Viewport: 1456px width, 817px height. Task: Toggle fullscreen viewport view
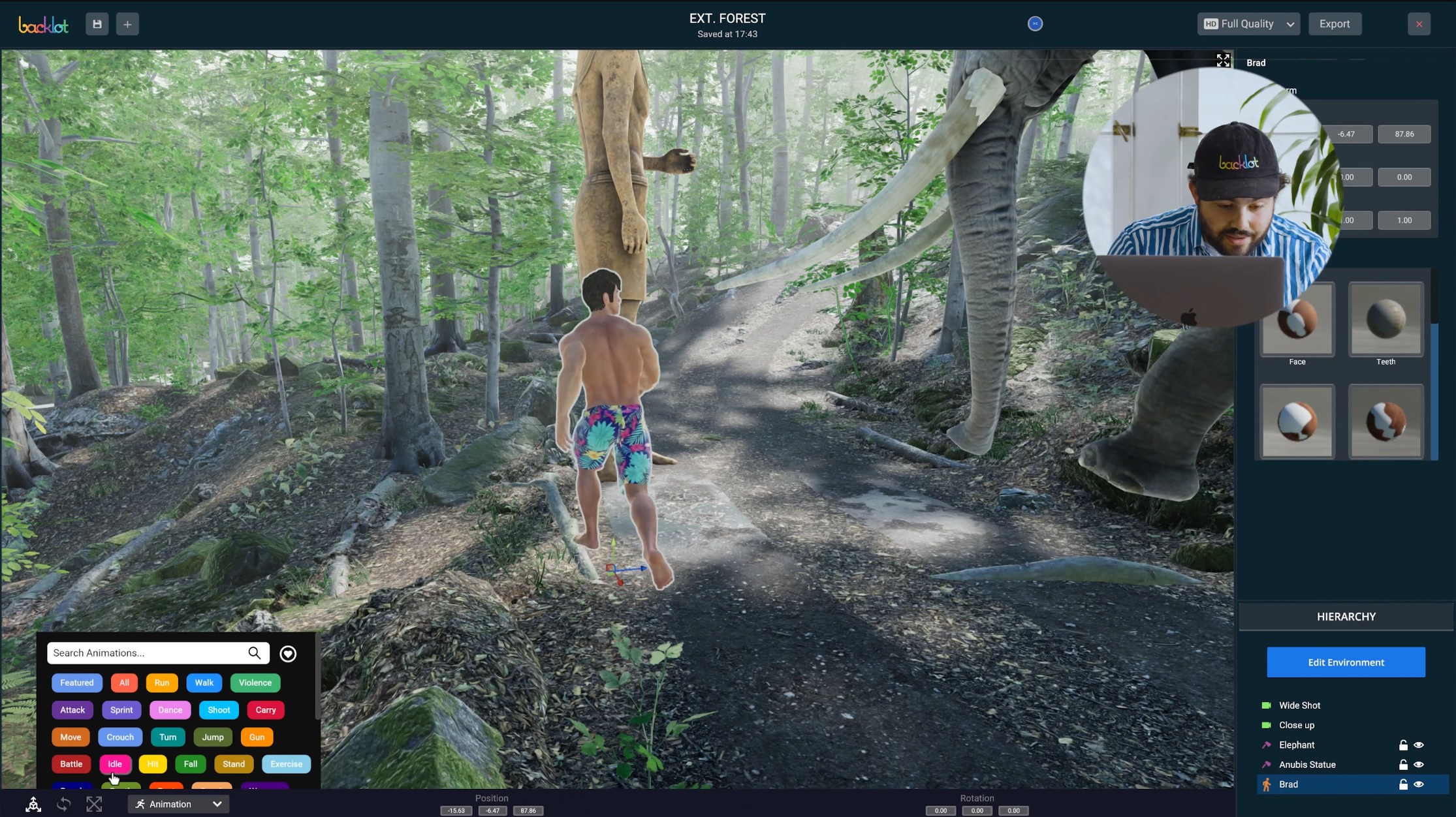(1223, 61)
